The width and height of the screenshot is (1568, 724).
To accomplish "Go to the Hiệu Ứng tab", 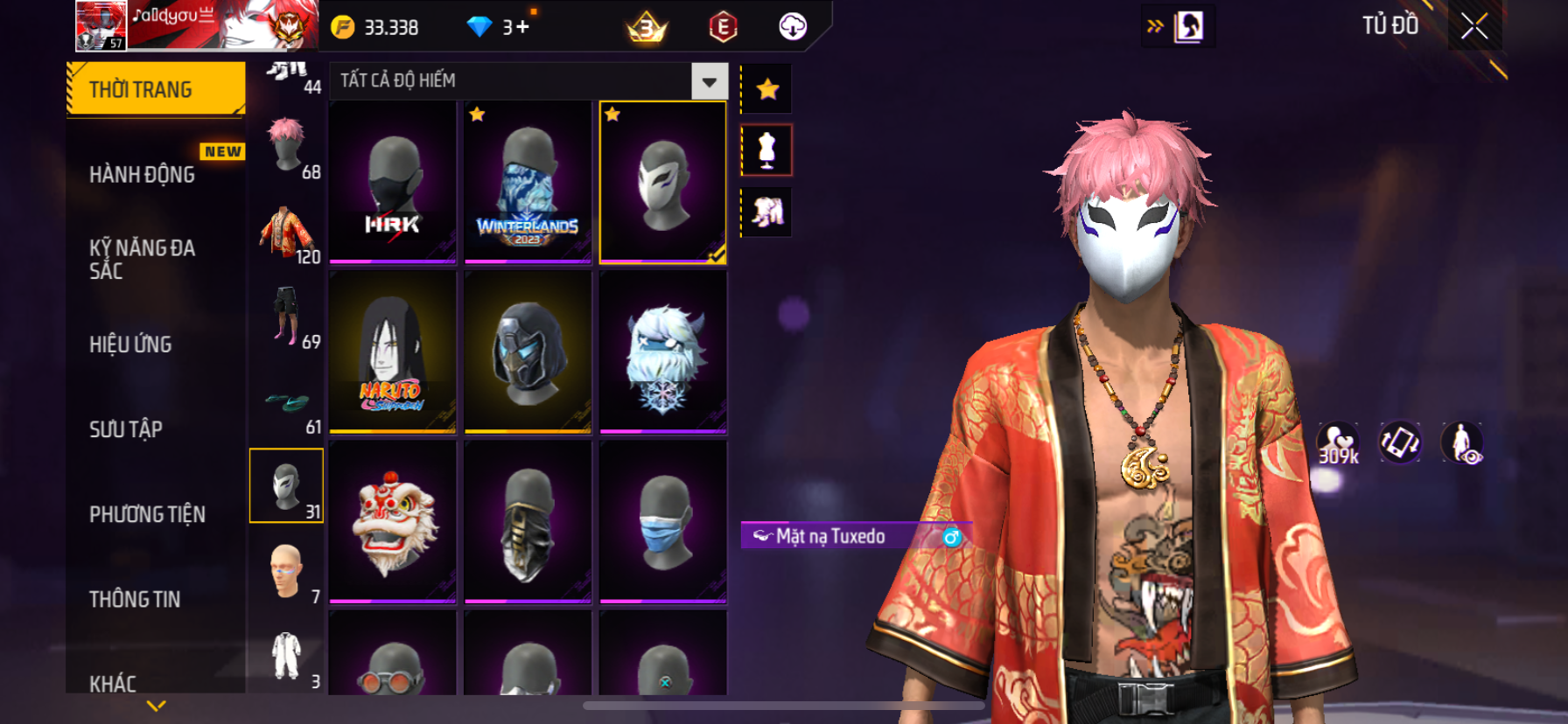I will [130, 345].
